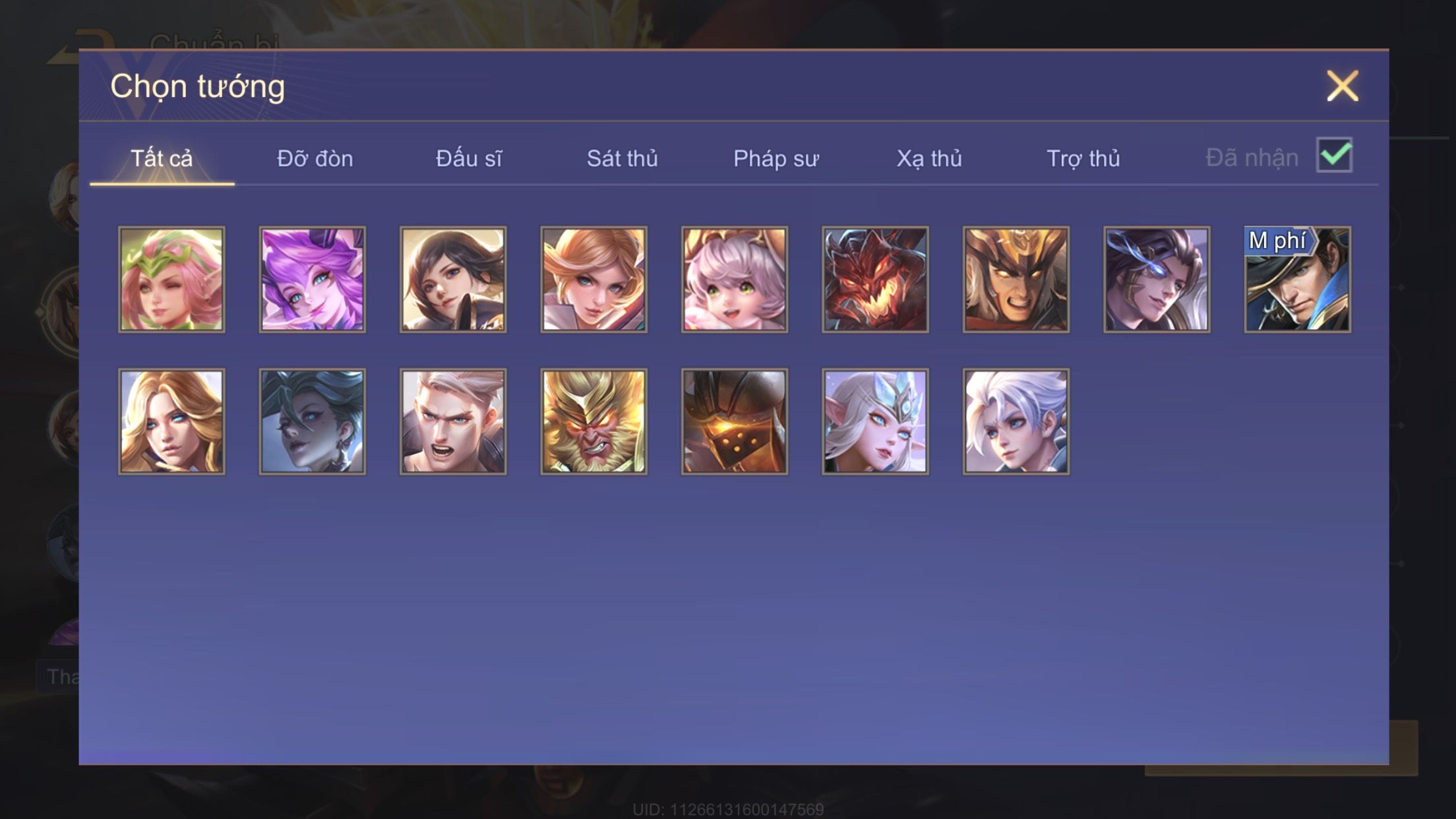Viewport: 1456px width, 819px height.
Task: Show the Đấu sĩ hero category
Action: click(468, 159)
